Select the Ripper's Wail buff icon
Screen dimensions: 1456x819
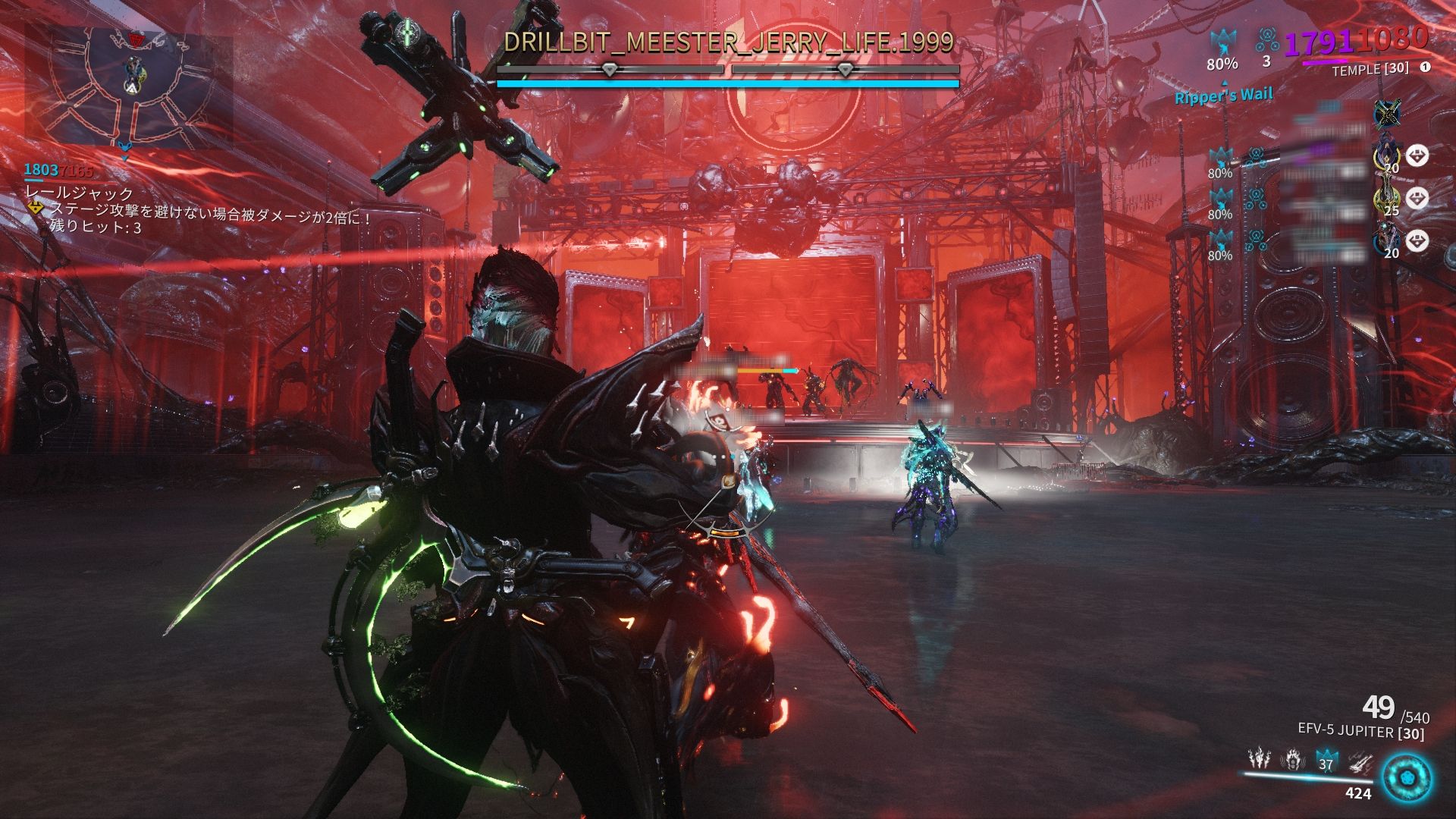1222,45
